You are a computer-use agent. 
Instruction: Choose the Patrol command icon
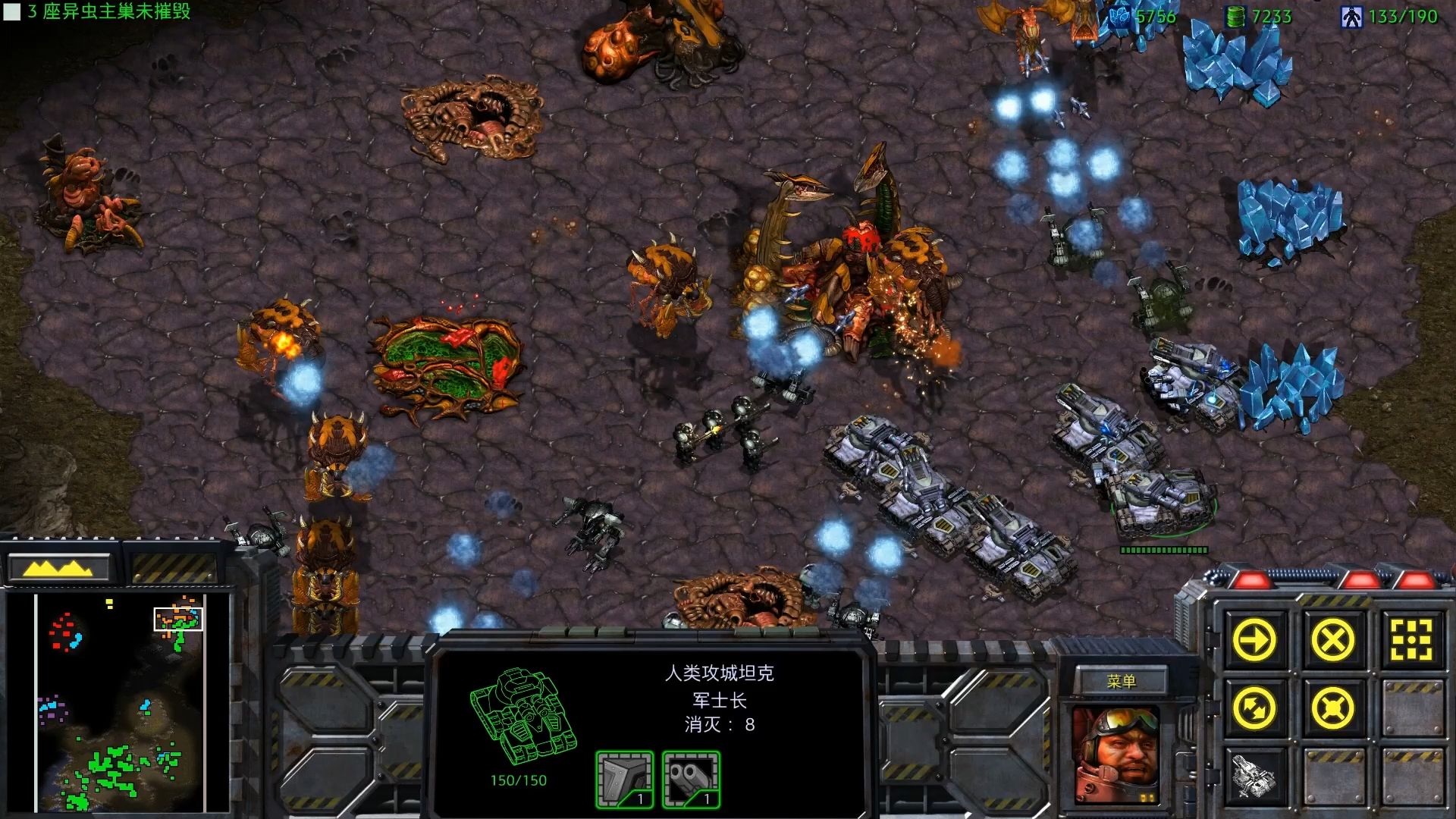[x=1254, y=709]
